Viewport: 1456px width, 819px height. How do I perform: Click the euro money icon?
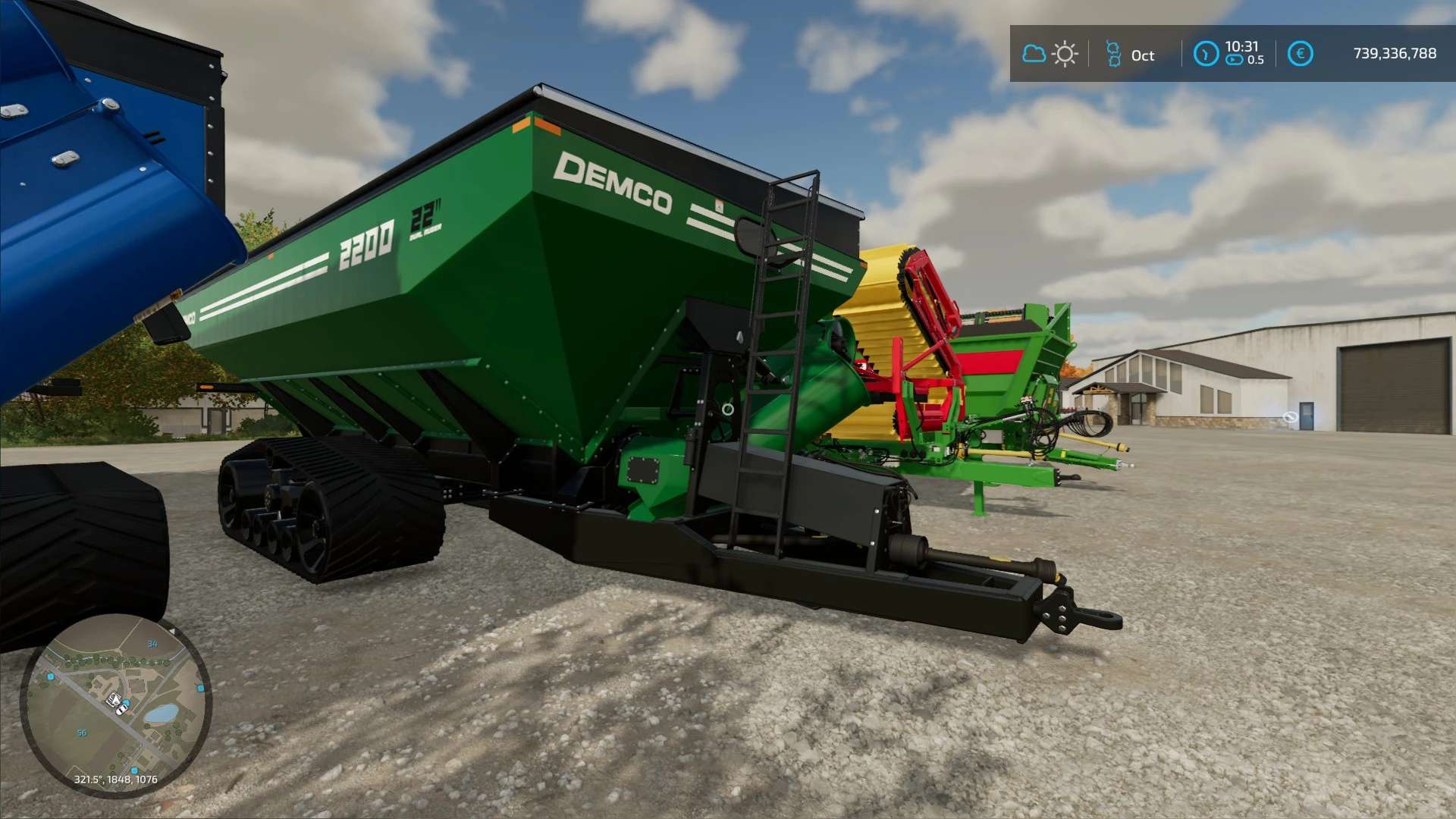click(x=1300, y=54)
